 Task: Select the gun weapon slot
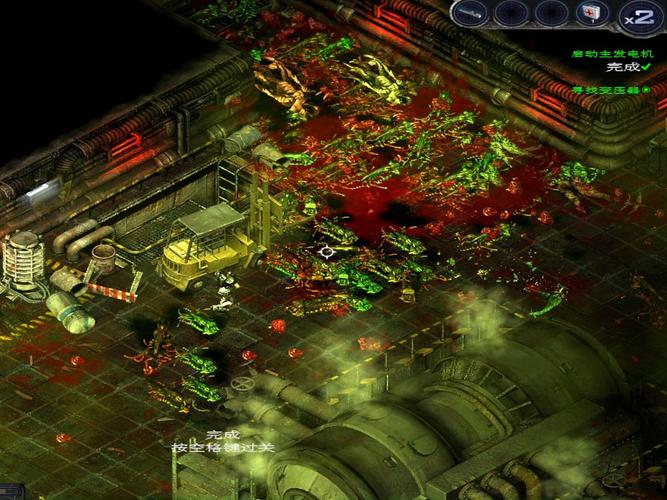pyautogui.click(x=470, y=13)
